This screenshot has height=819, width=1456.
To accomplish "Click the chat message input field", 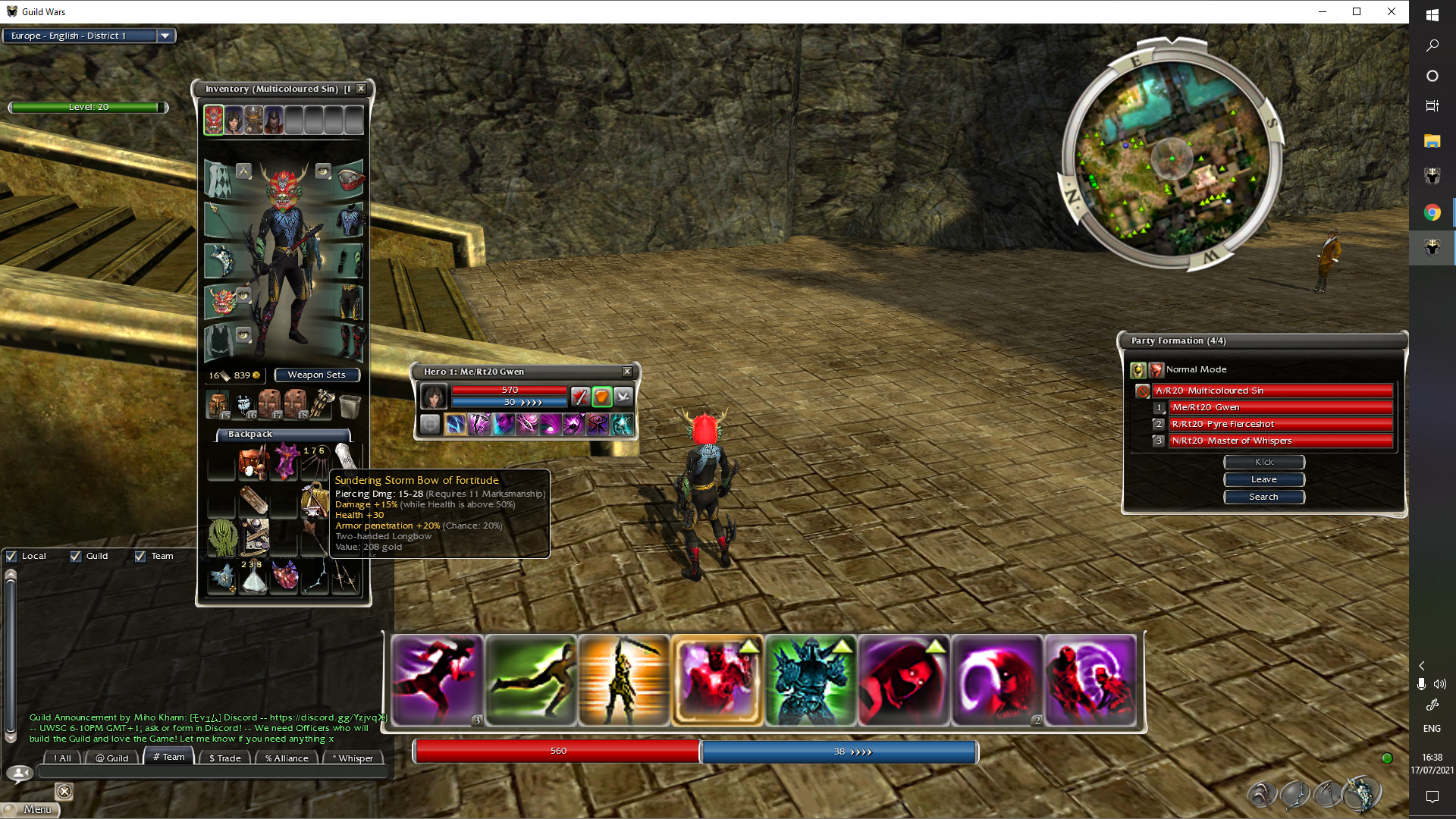I will tap(212, 773).
